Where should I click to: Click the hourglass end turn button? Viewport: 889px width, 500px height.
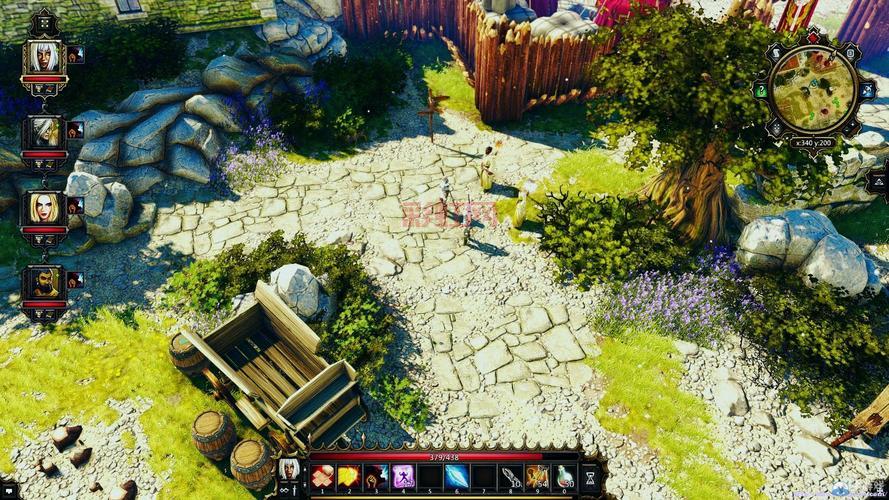point(590,477)
